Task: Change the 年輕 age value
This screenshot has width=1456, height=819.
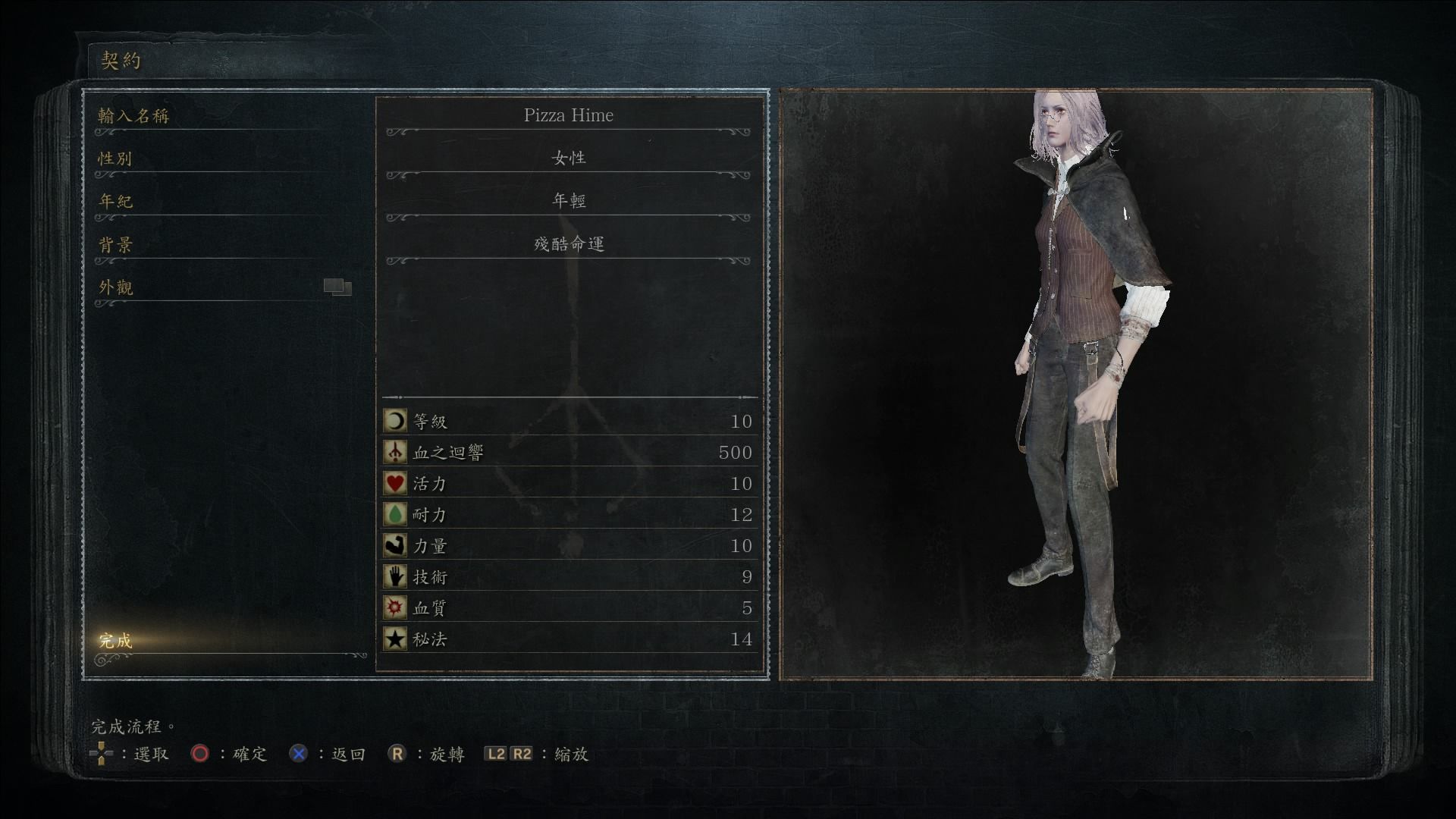Action: (x=568, y=201)
